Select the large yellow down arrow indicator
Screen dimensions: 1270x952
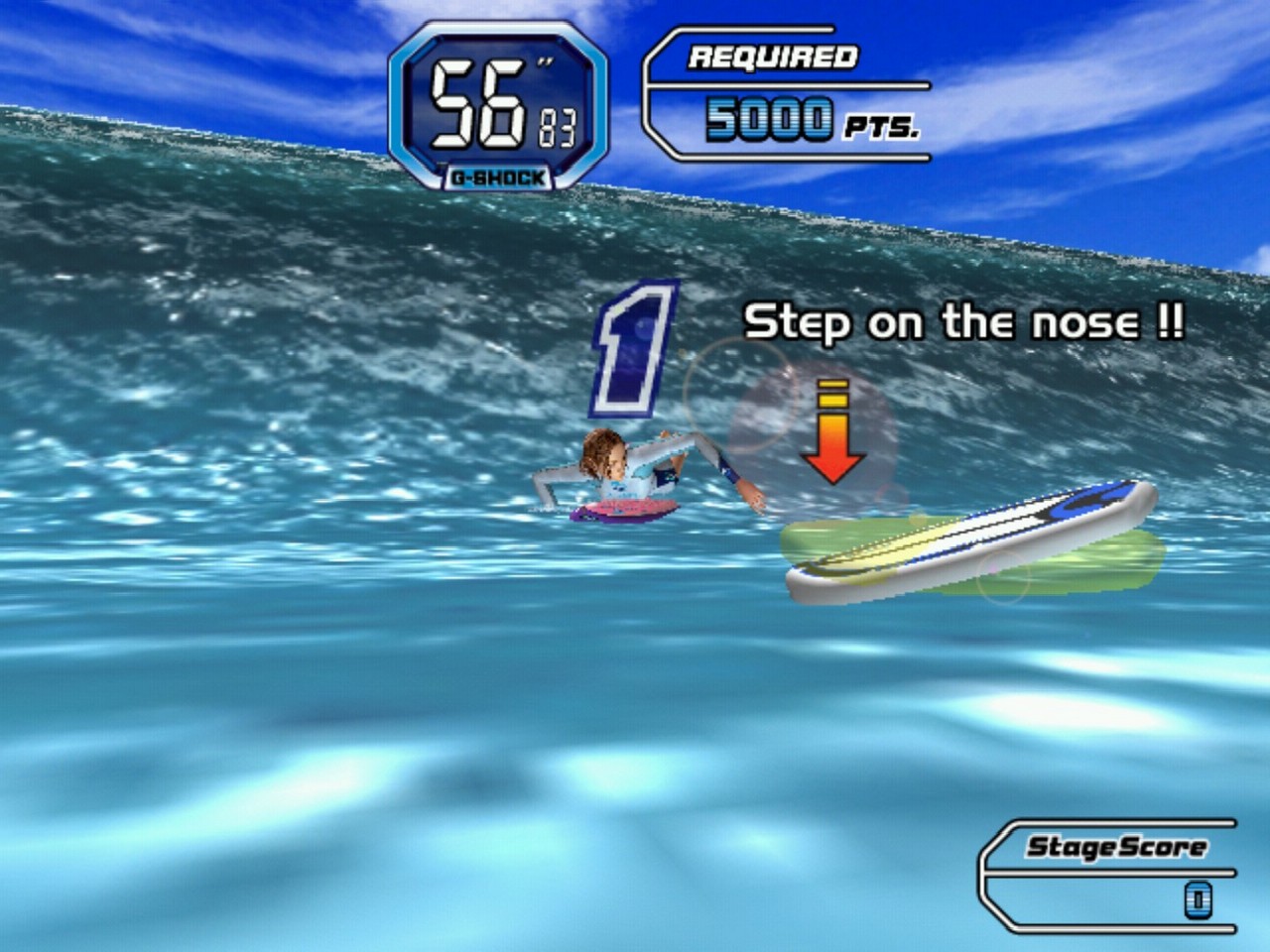tap(832, 436)
